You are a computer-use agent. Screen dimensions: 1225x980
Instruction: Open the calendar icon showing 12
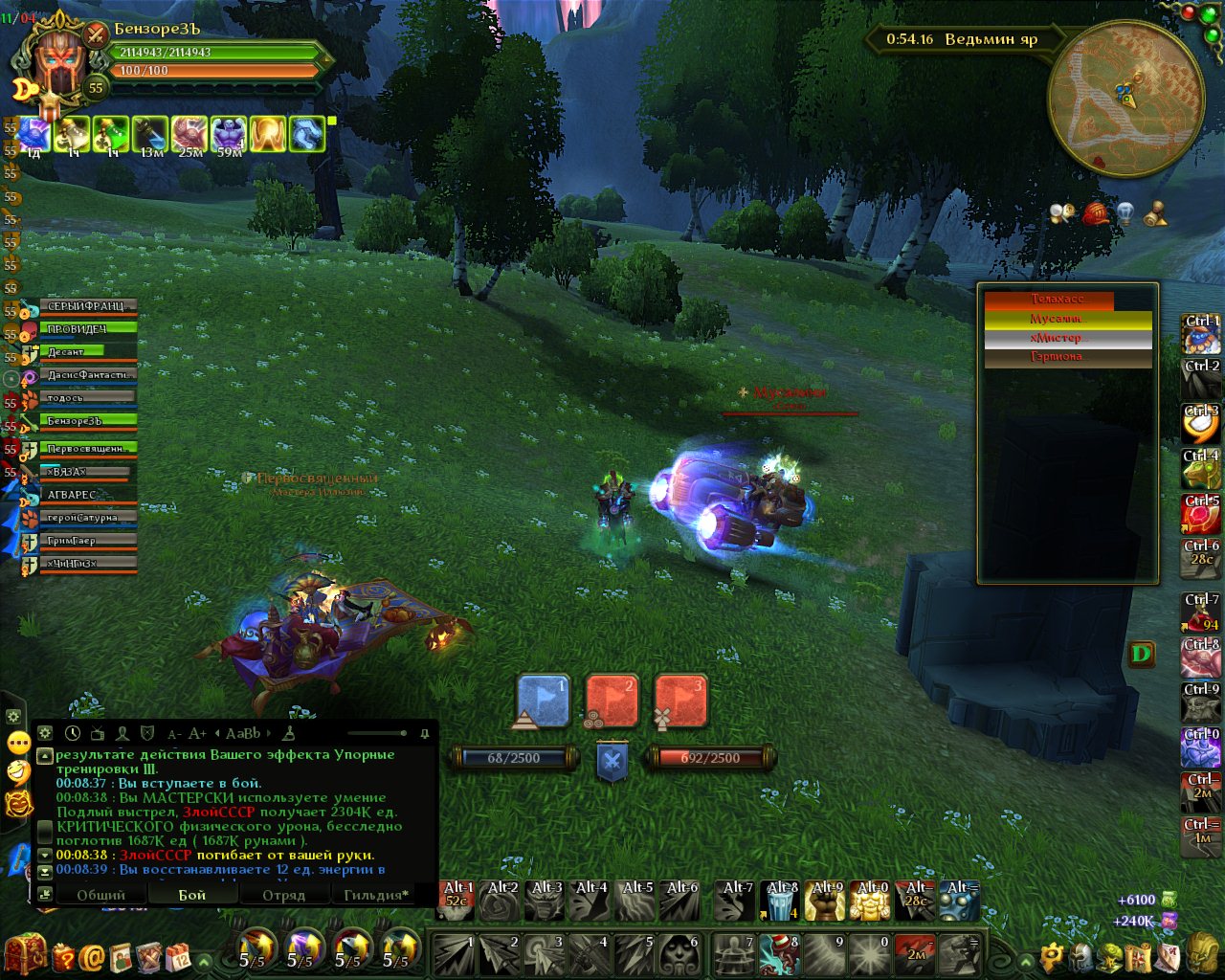[x=178, y=956]
